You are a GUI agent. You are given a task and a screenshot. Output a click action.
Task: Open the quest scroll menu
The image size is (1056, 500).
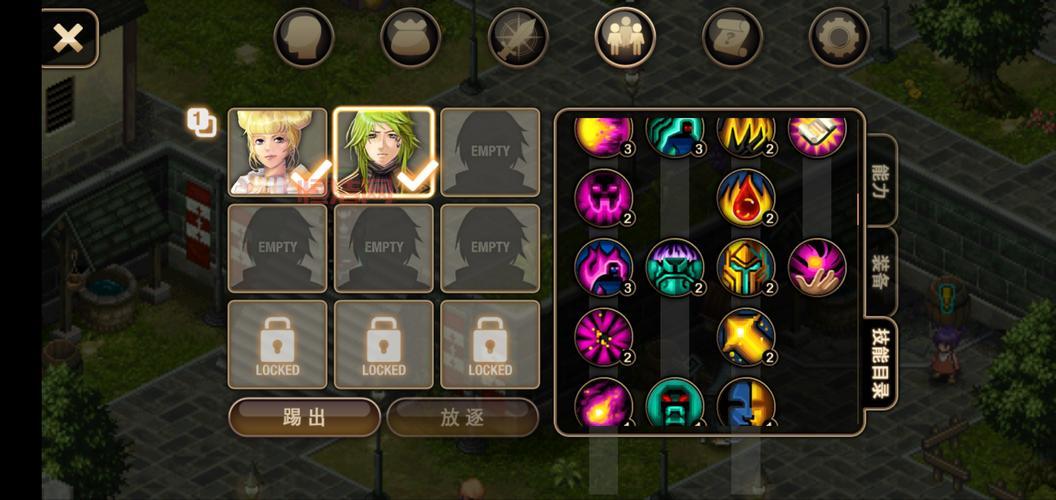732,38
